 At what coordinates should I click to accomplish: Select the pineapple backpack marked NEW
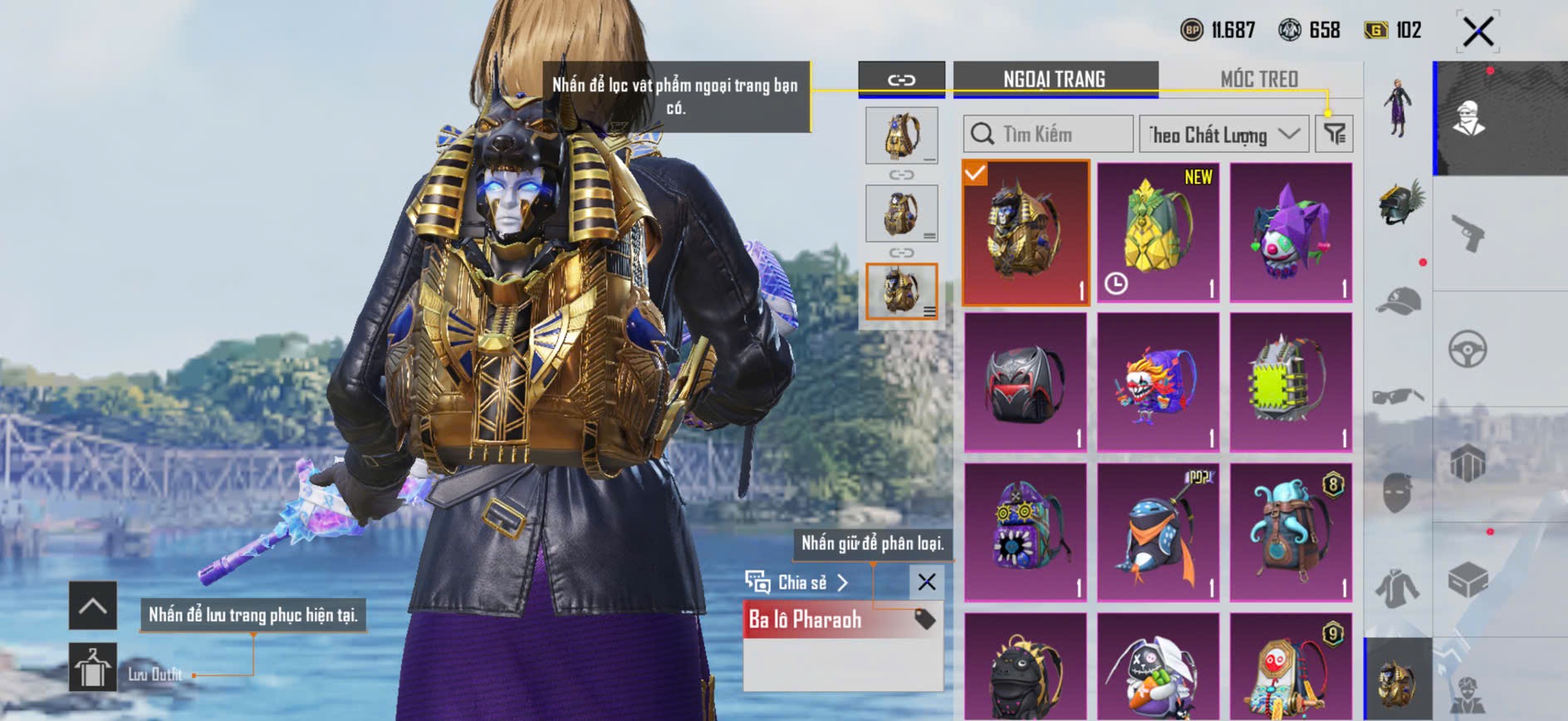tap(1158, 232)
